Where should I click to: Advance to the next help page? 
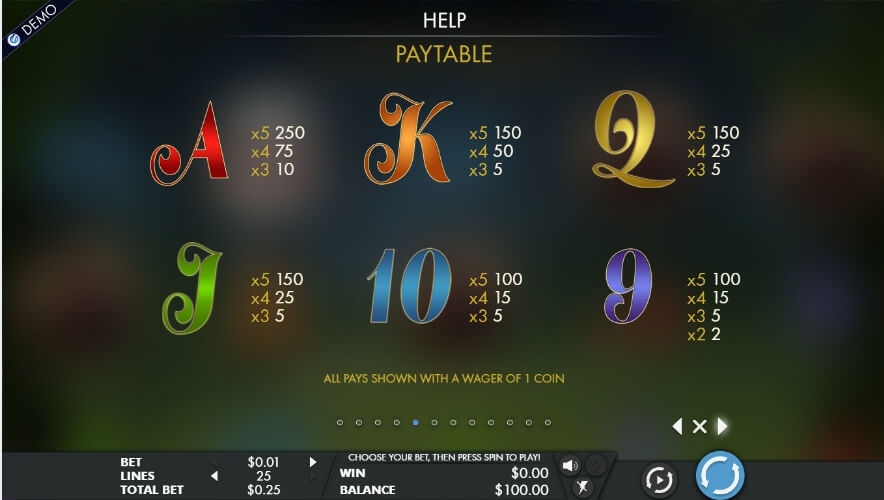[x=722, y=427]
